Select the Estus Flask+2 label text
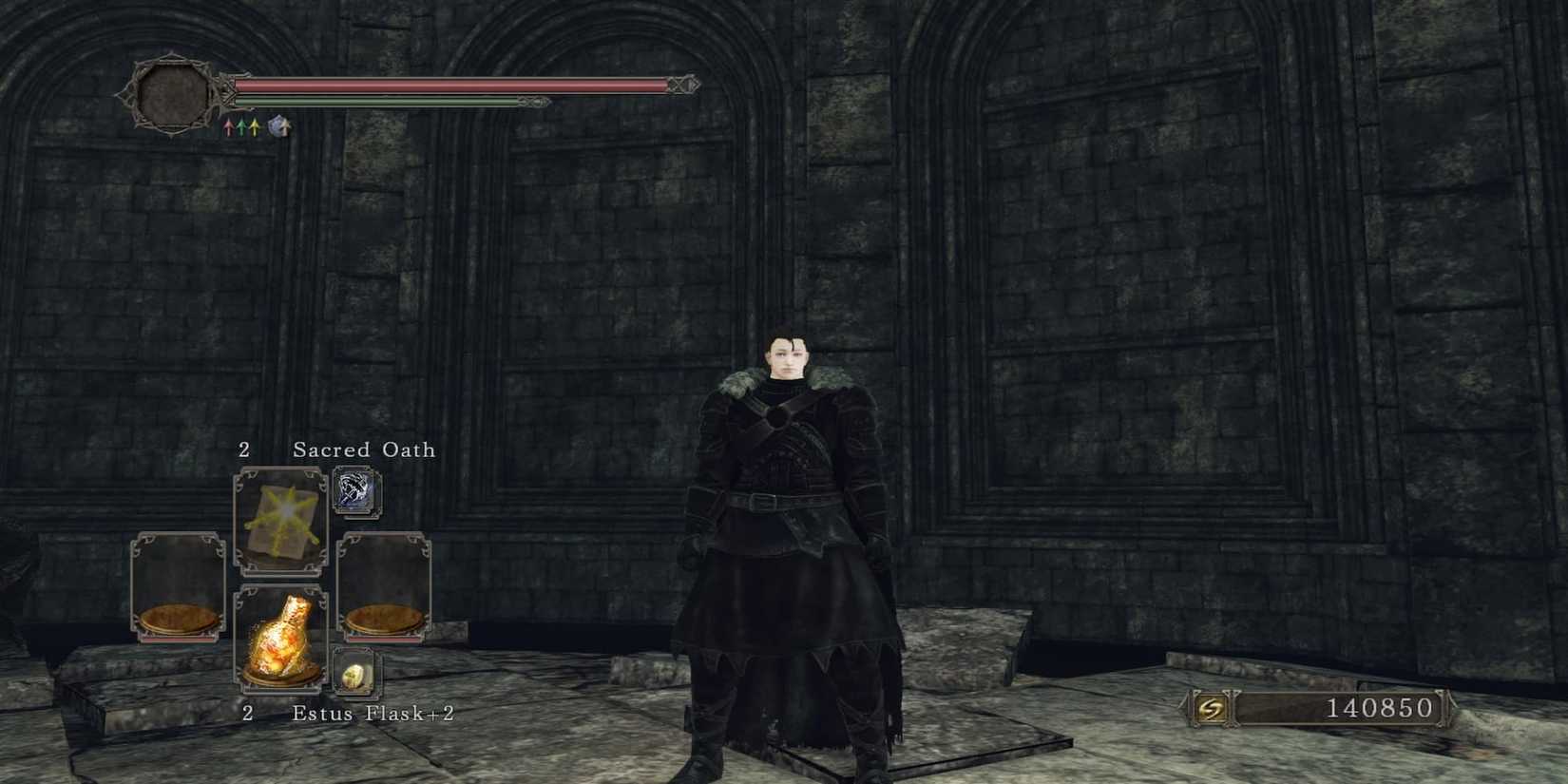Image resolution: width=1568 pixels, height=784 pixels. pyautogui.click(x=373, y=711)
